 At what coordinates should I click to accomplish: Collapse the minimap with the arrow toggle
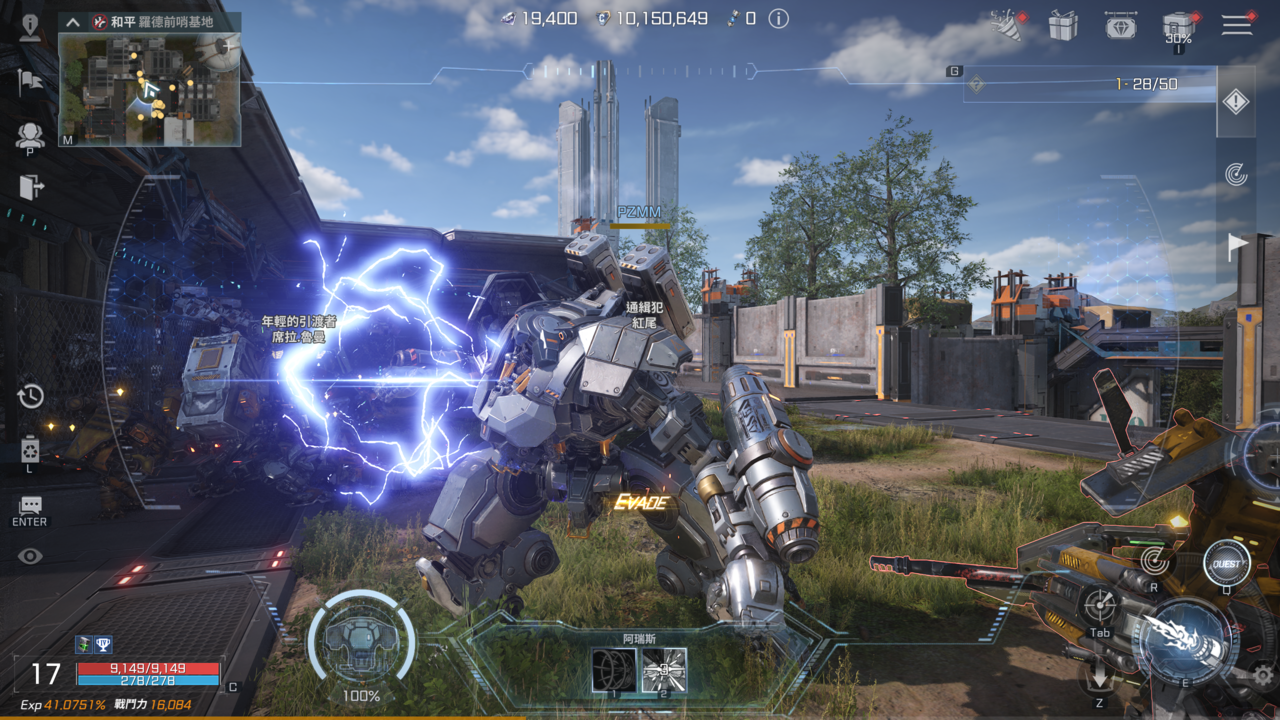(x=72, y=21)
